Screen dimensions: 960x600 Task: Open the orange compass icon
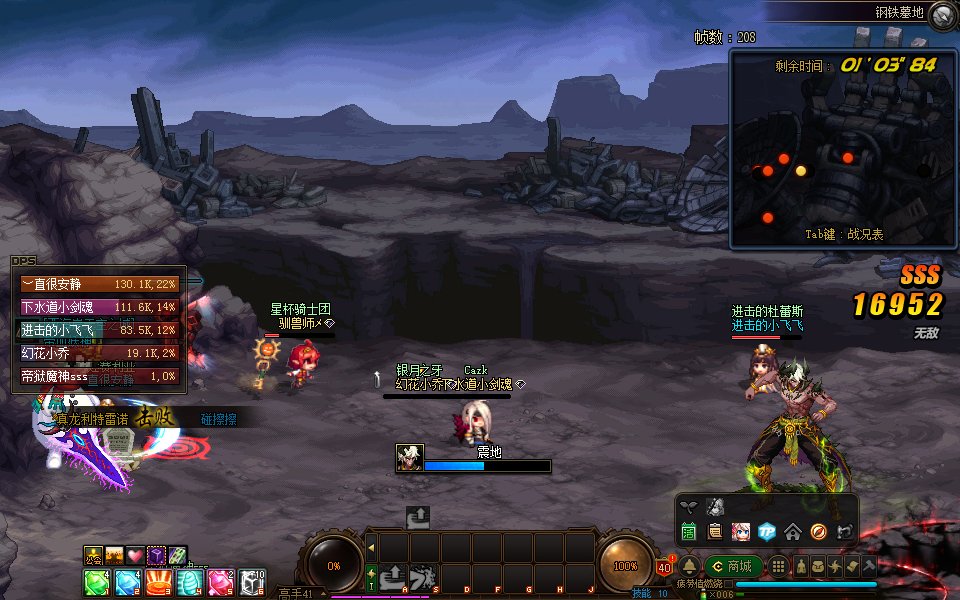pyautogui.click(x=819, y=531)
